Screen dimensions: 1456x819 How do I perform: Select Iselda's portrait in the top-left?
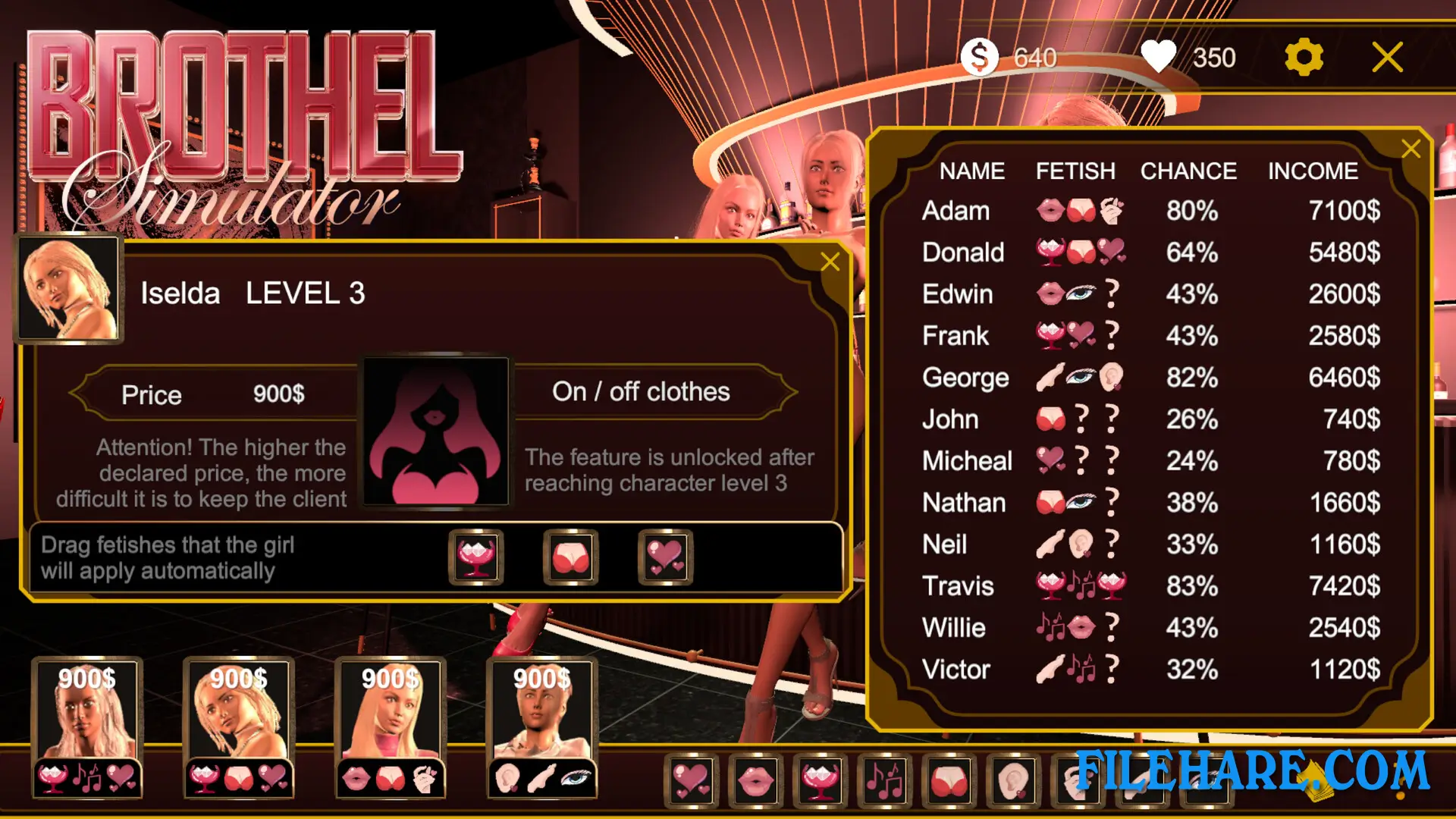(69, 287)
